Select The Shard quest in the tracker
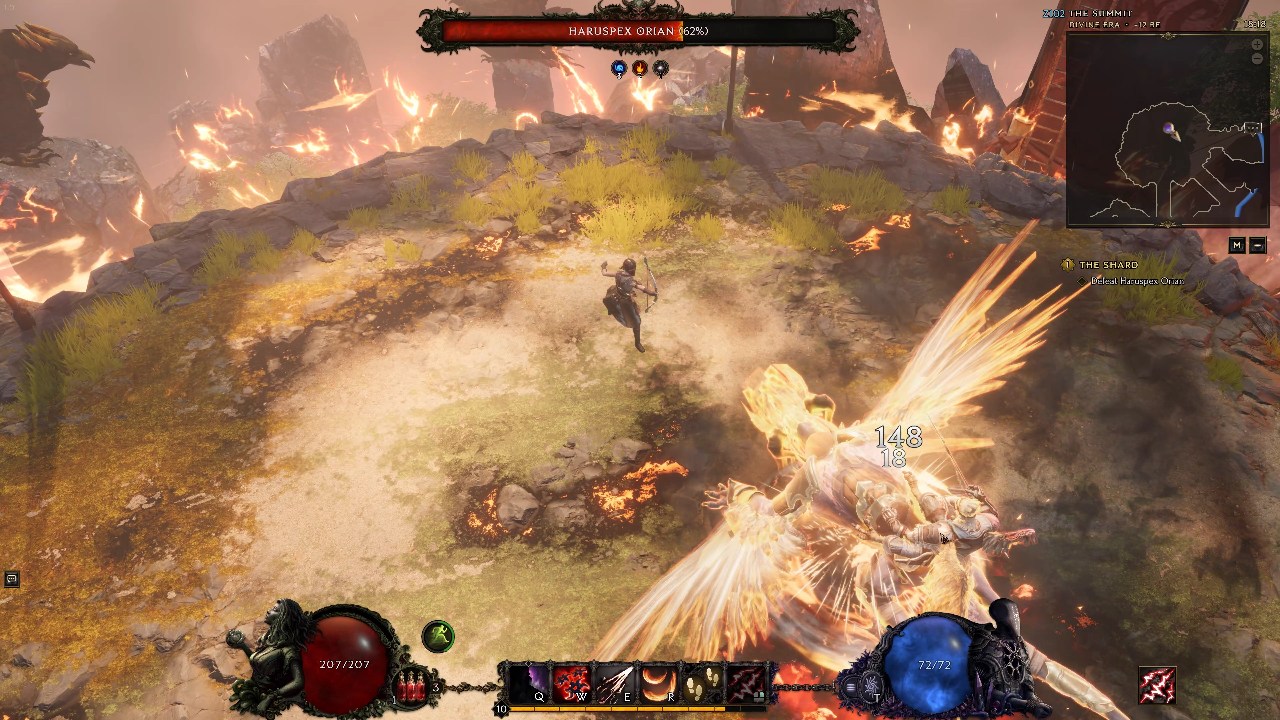Image resolution: width=1280 pixels, height=720 pixels. pyautogui.click(x=1108, y=265)
